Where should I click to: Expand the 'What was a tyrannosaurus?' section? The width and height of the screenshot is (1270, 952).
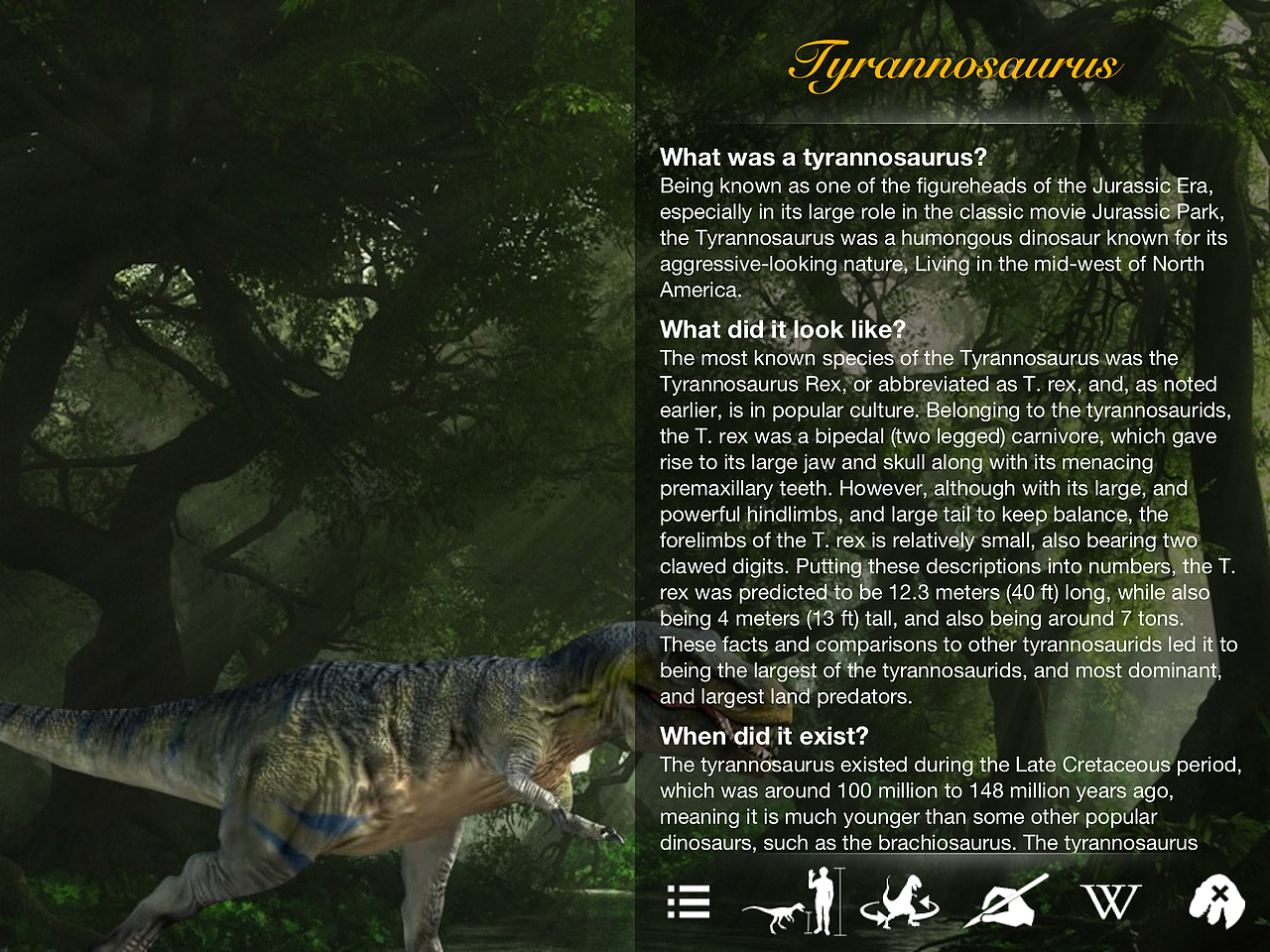click(824, 157)
